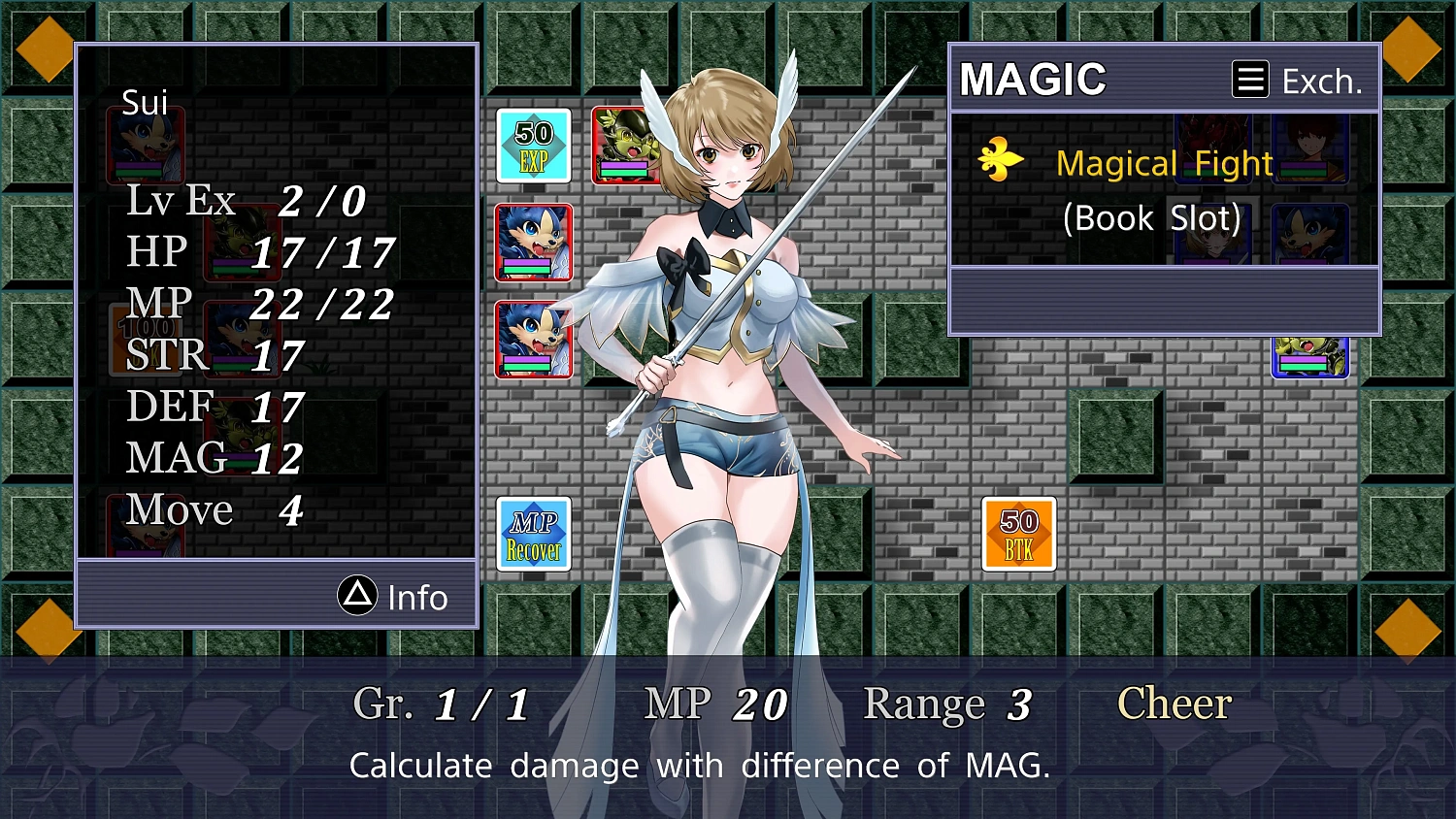This screenshot has width=1456, height=819.
Task: Click Sui's character portrait in stats panel
Action: 144,144
